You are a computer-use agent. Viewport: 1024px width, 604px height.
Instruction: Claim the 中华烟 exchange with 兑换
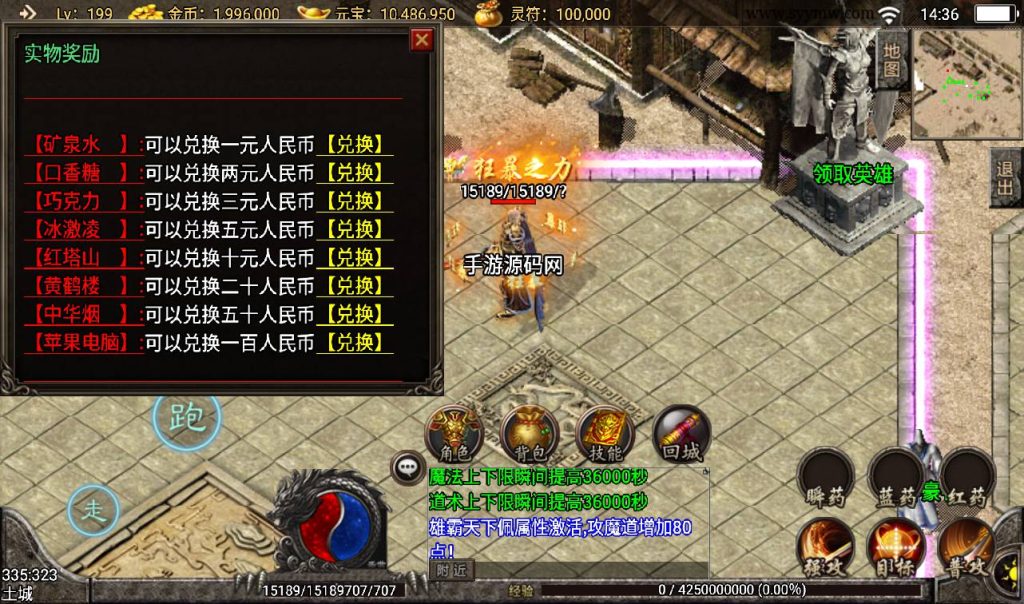coord(355,315)
